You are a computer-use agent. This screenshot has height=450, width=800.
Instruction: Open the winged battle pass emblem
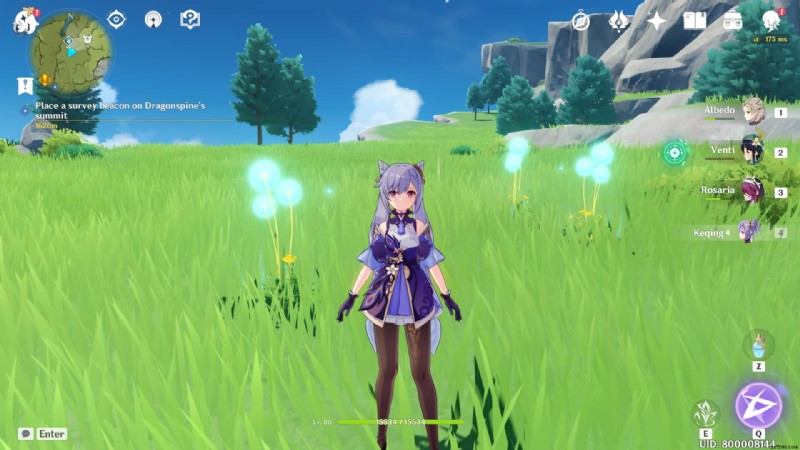point(619,20)
